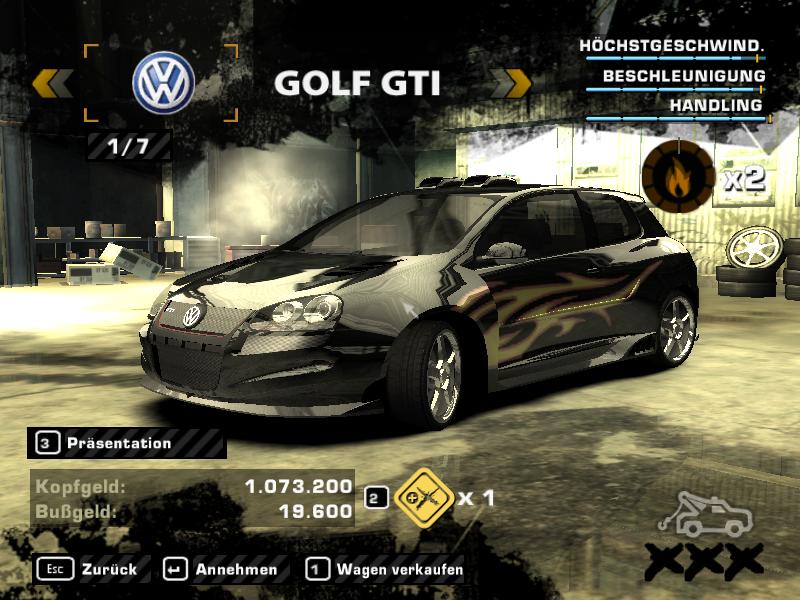The image size is (800, 600).
Task: Click the yellow diamond marker icon
Action: click(420, 495)
